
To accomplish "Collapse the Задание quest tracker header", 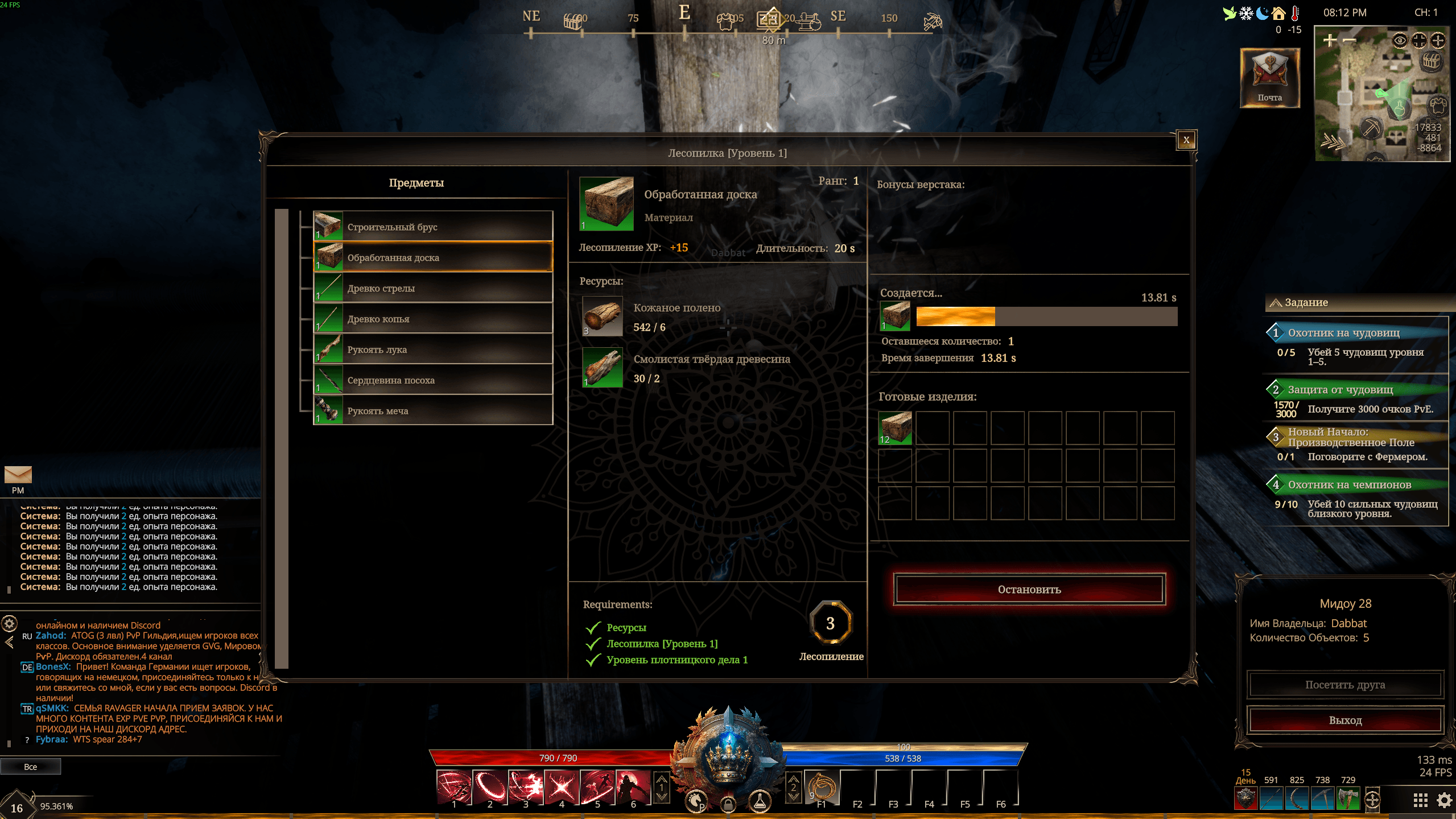I will [1276, 303].
